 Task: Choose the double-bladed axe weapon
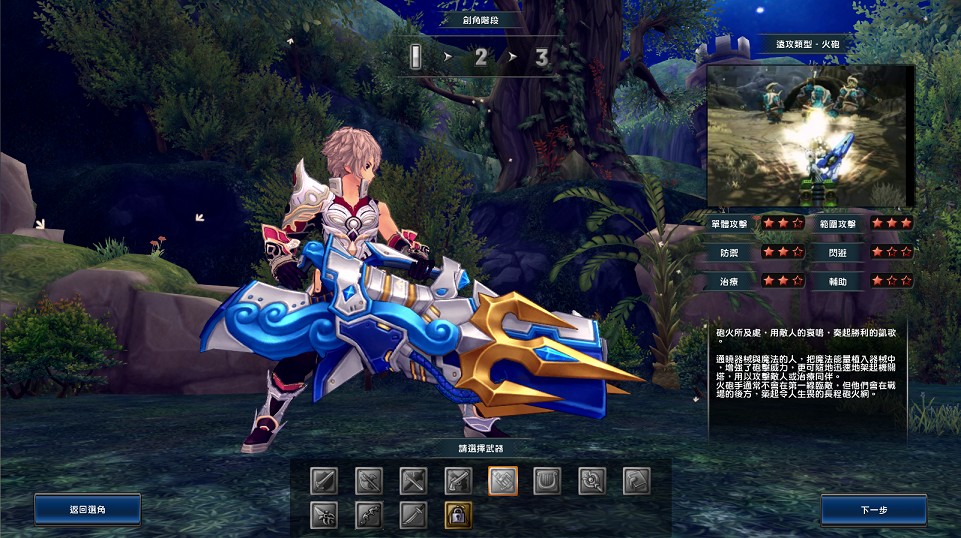[x=368, y=482]
